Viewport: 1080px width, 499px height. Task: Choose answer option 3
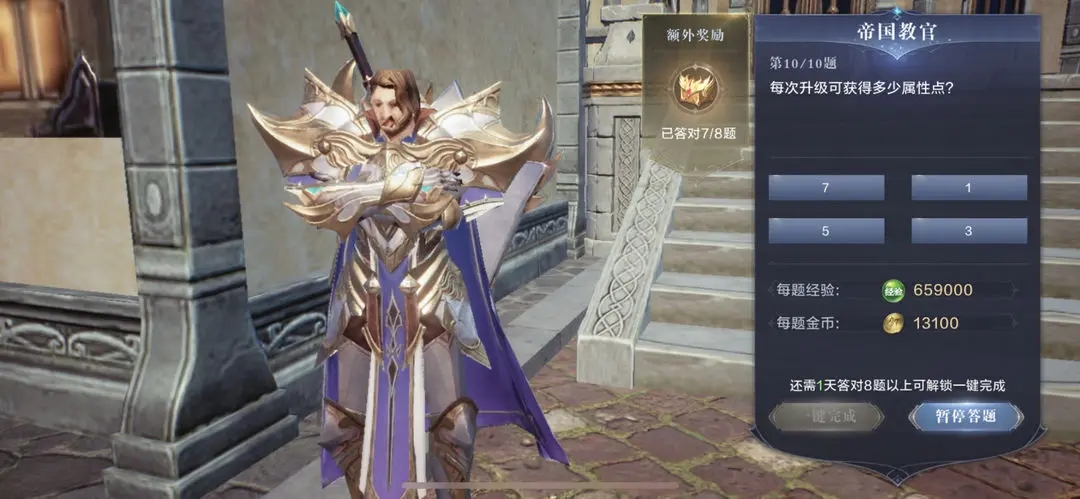coord(969,231)
